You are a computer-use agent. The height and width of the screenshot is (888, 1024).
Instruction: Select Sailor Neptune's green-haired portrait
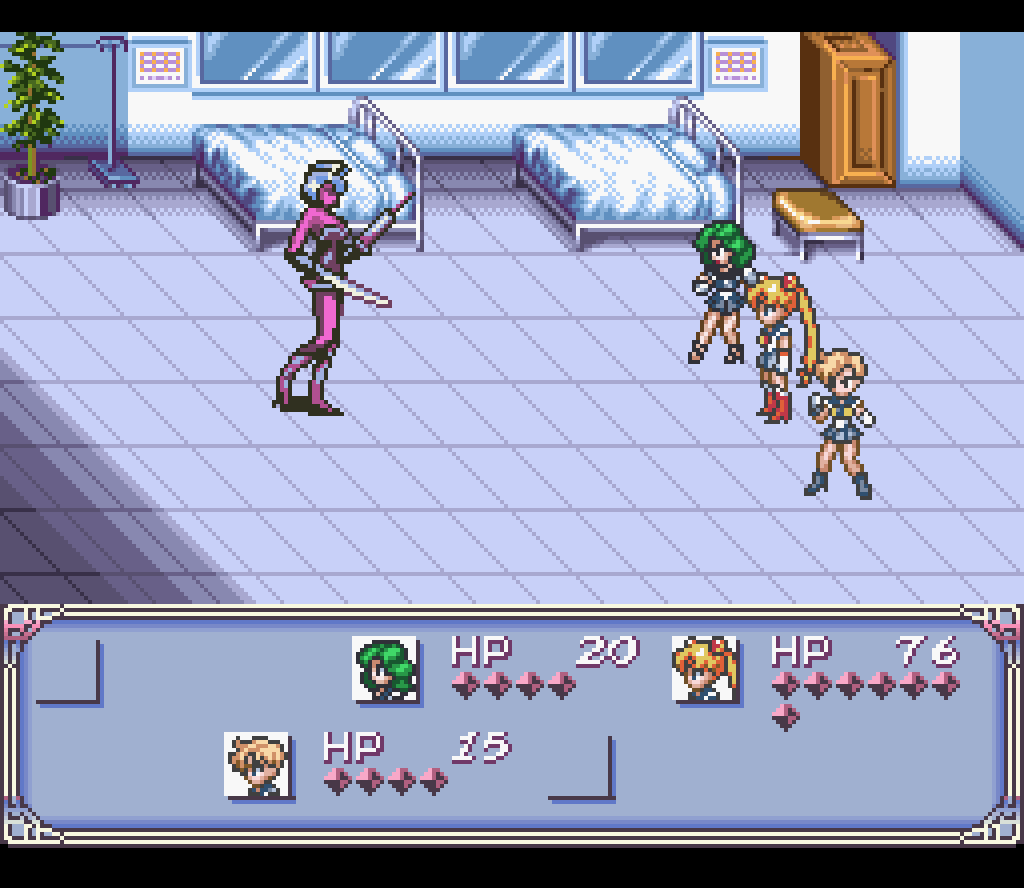(385, 668)
